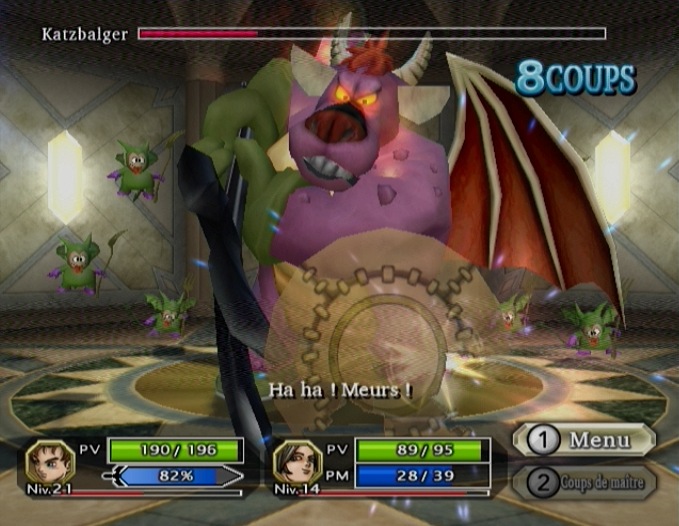This screenshot has width=679, height=526.
Task: Open the Menu button
Action: pos(583,440)
